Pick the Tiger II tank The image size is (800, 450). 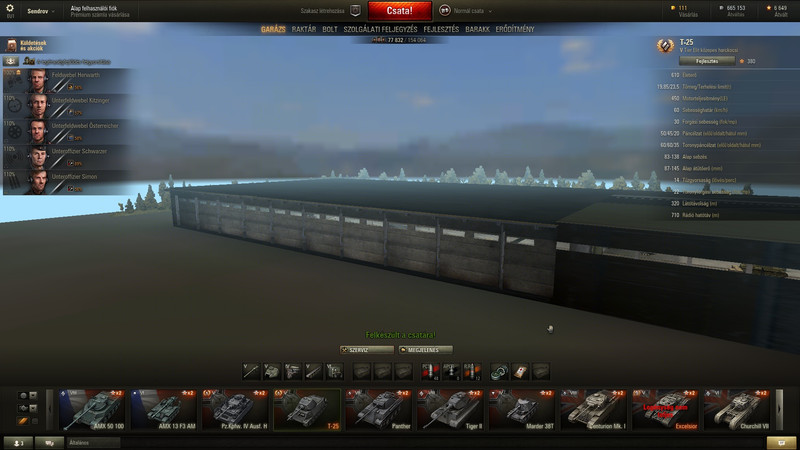coord(450,409)
